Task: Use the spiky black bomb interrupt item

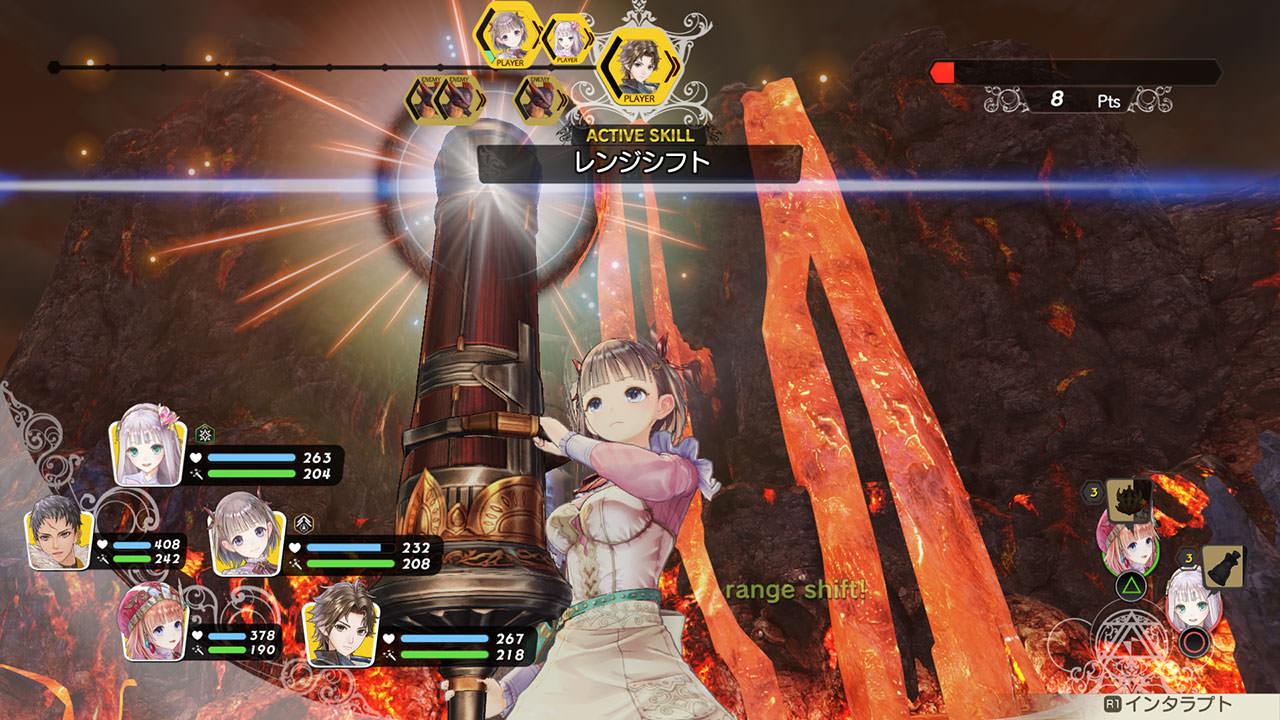Action: click(1129, 496)
